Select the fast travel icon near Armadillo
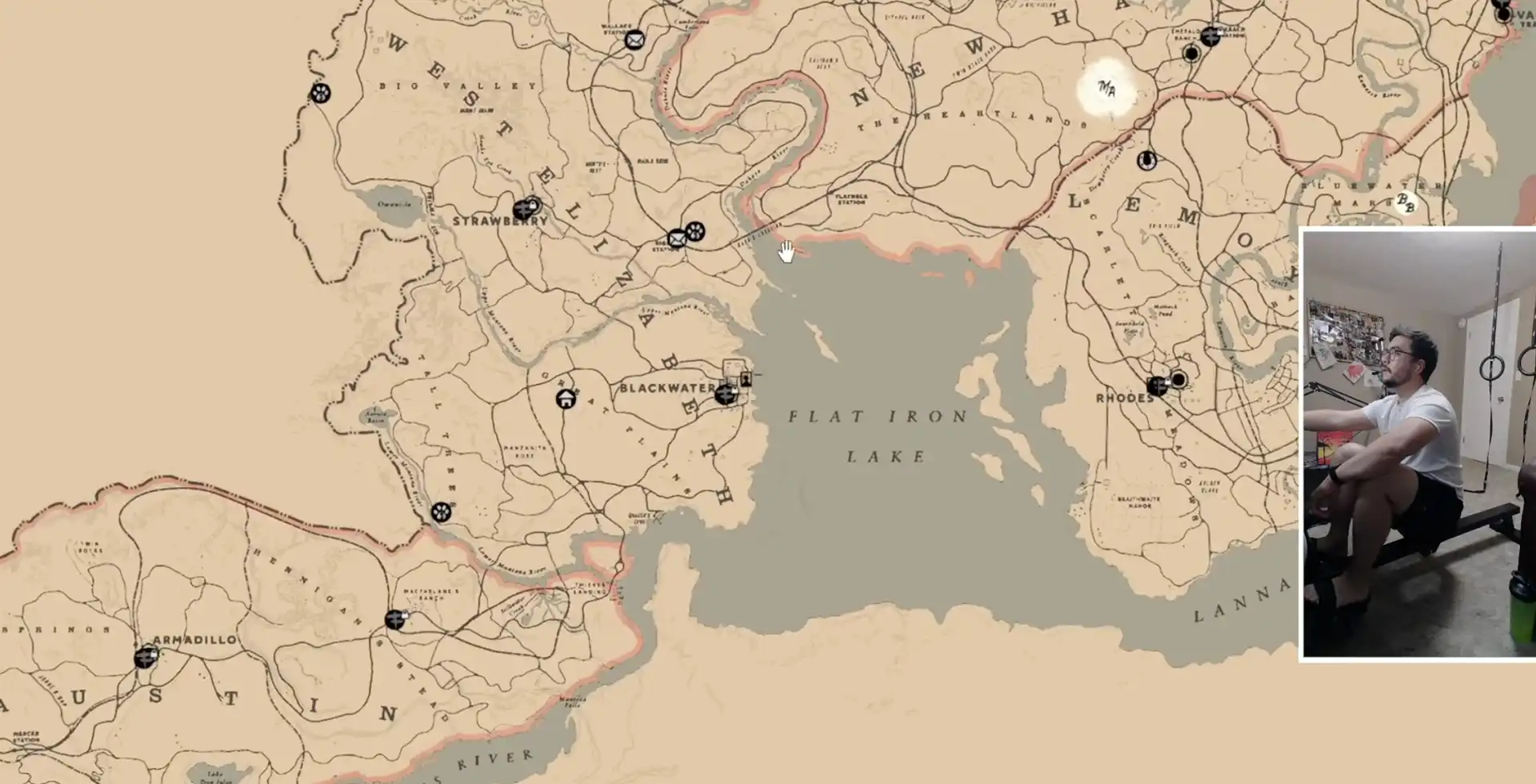The image size is (1536, 784). pyautogui.click(x=145, y=658)
